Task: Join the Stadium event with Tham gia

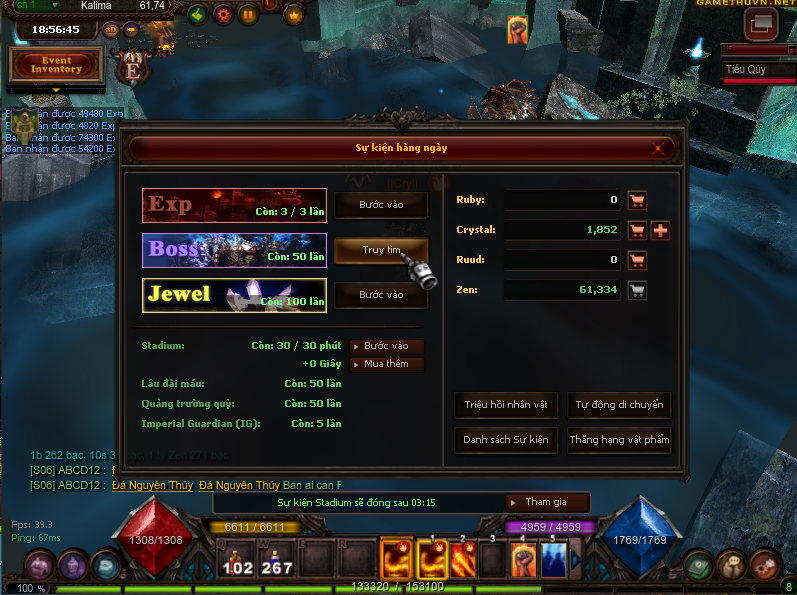Action: pos(545,502)
